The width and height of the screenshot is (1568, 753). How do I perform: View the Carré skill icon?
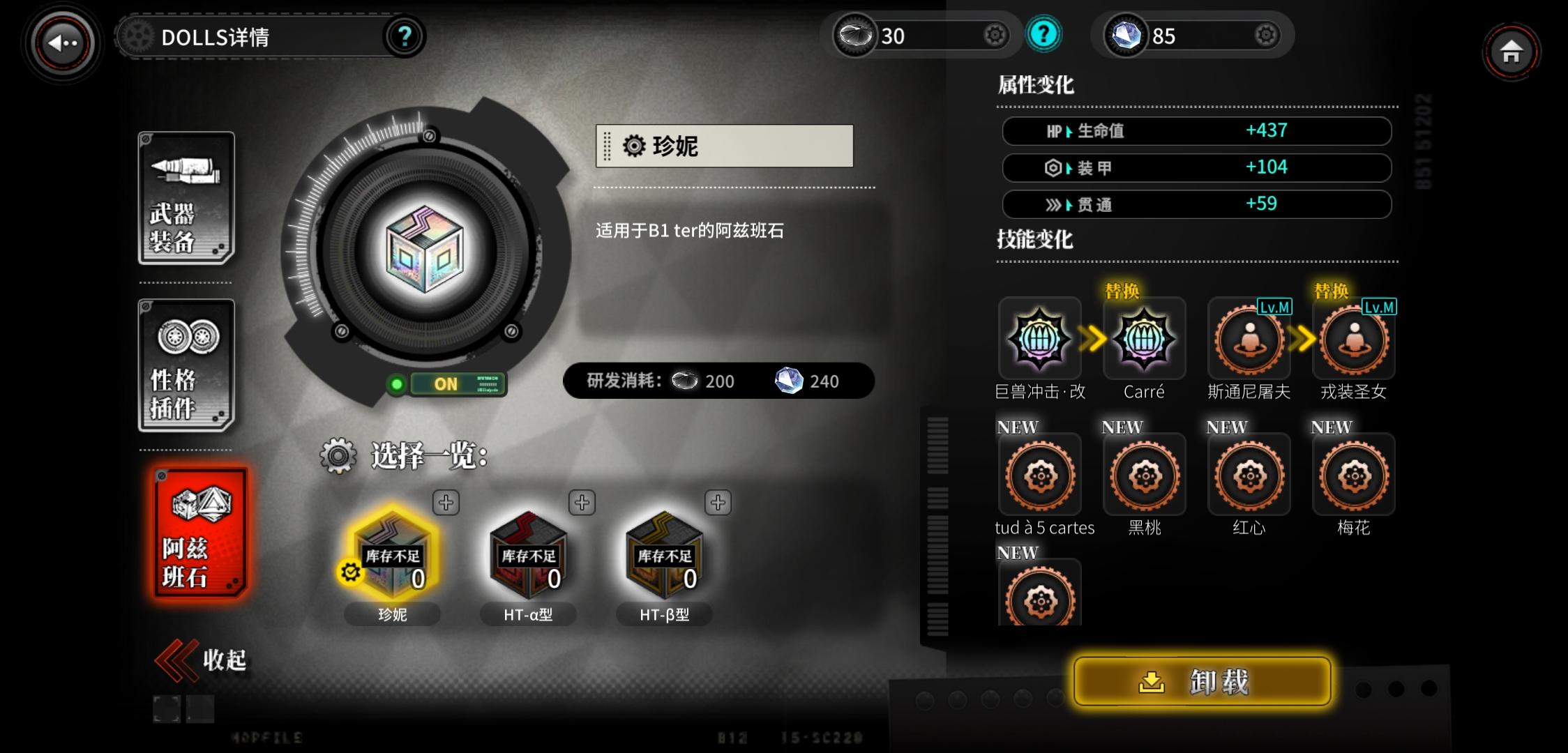[x=1143, y=340]
